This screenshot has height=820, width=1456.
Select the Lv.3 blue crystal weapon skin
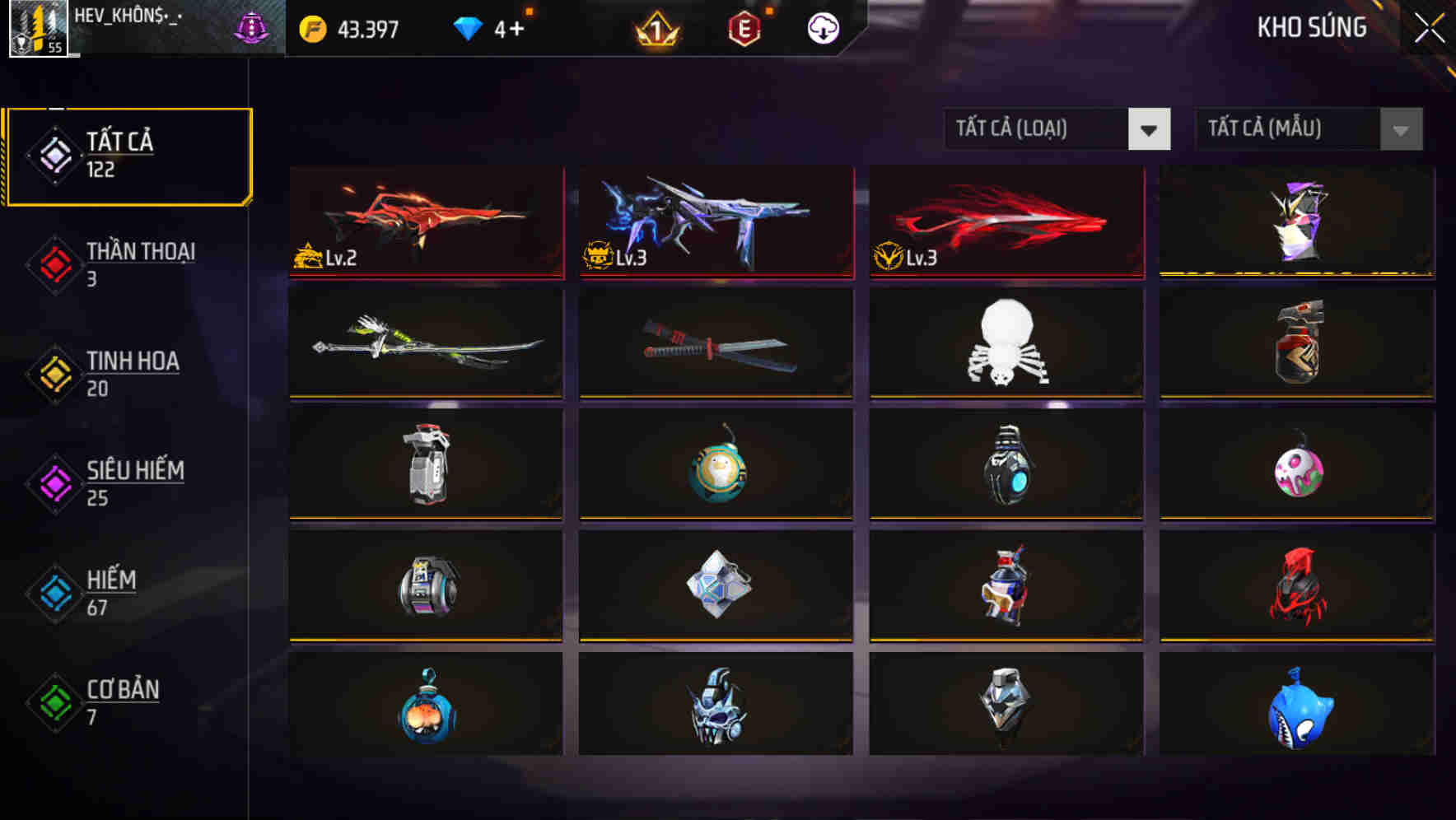pos(715,222)
